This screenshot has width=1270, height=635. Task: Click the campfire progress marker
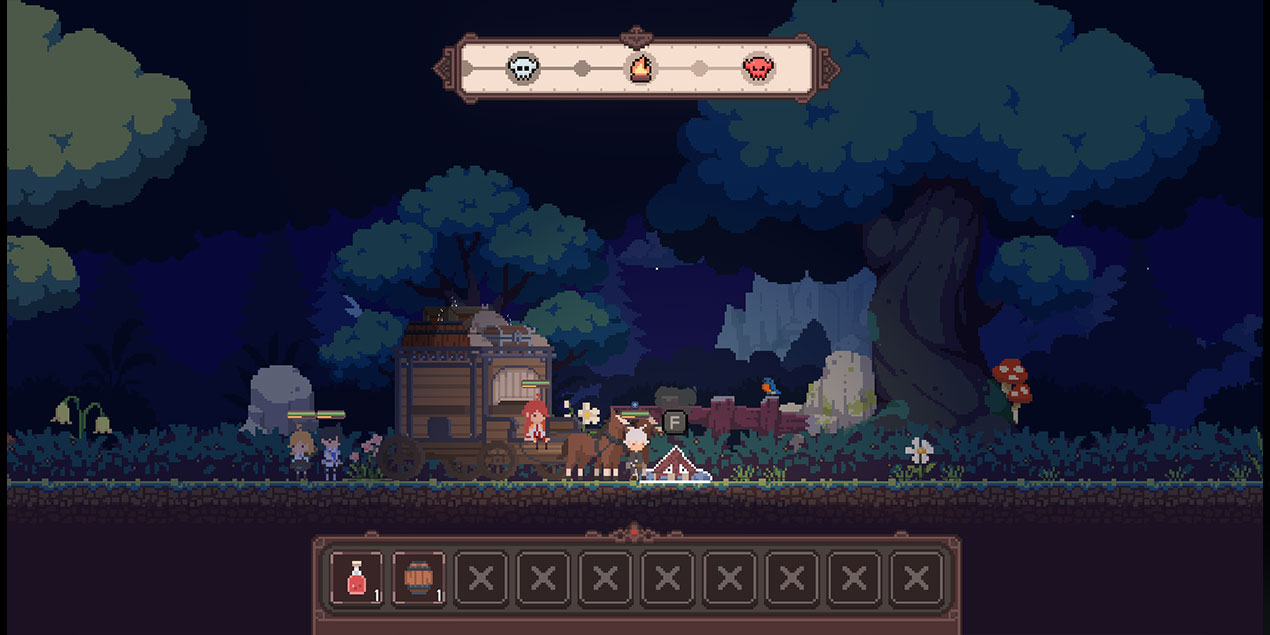tap(640, 68)
